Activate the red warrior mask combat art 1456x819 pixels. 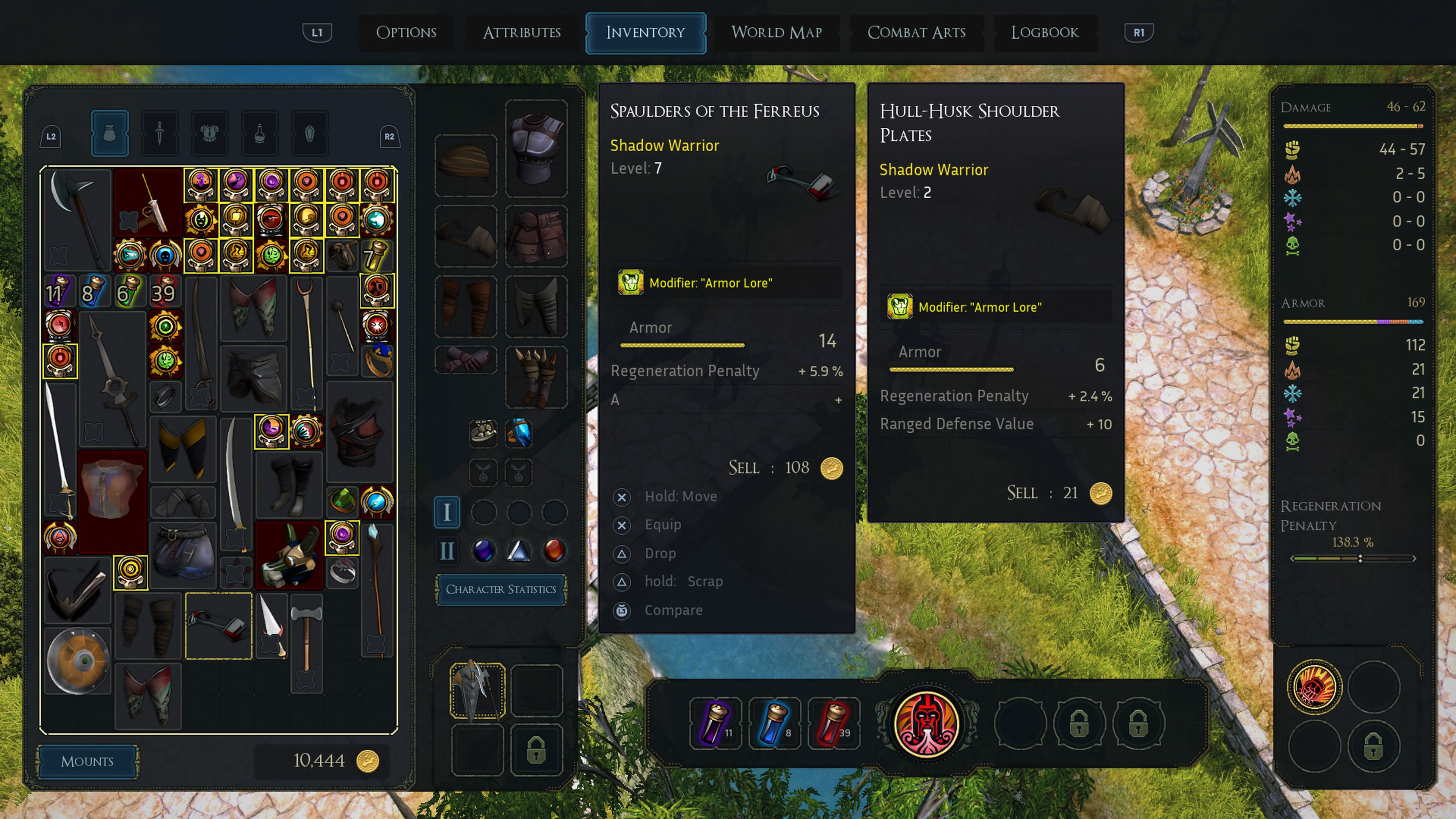tap(926, 724)
